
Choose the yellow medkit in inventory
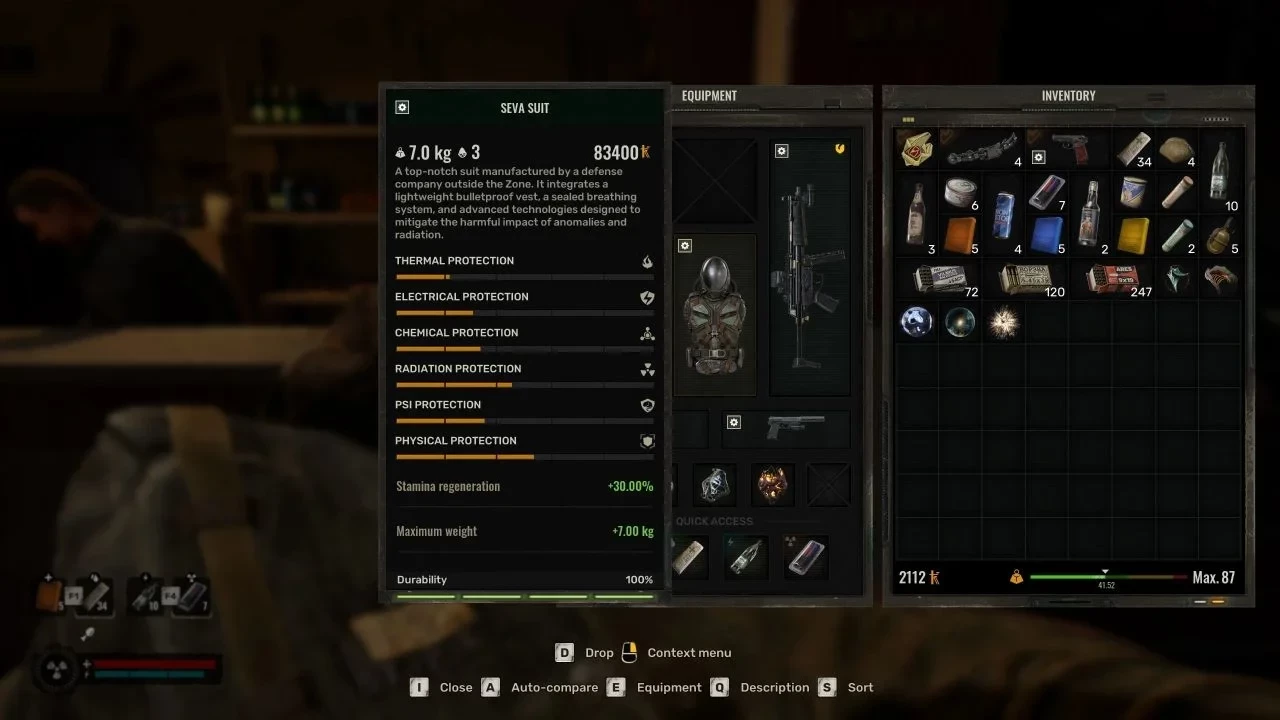tap(1134, 236)
